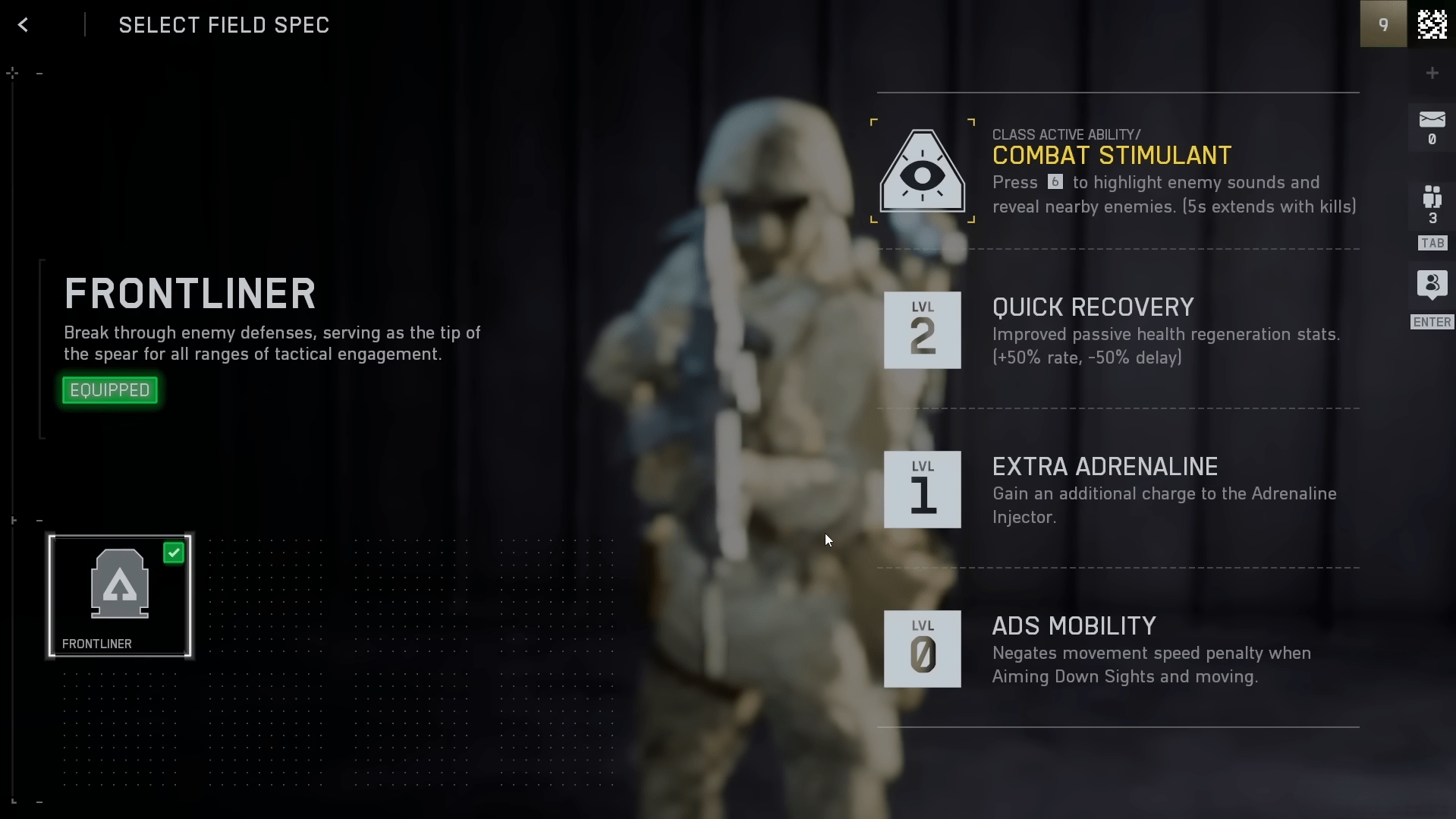Click the plus icon below the player card
1456x819 pixels.
[x=1432, y=72]
